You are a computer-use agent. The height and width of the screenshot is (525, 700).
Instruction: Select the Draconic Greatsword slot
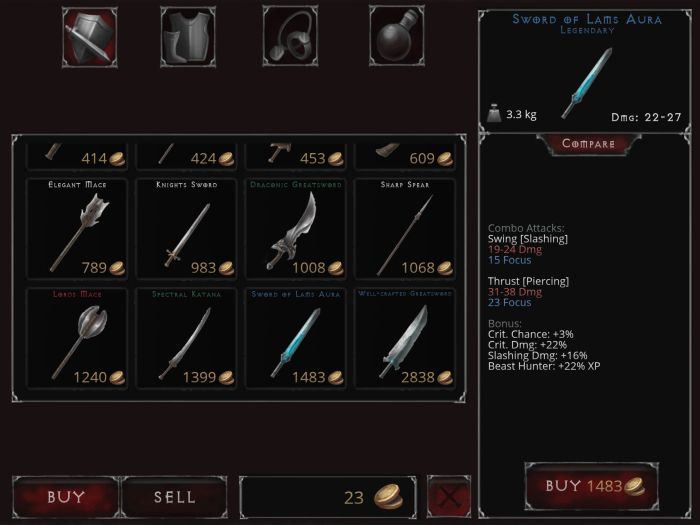296,229
